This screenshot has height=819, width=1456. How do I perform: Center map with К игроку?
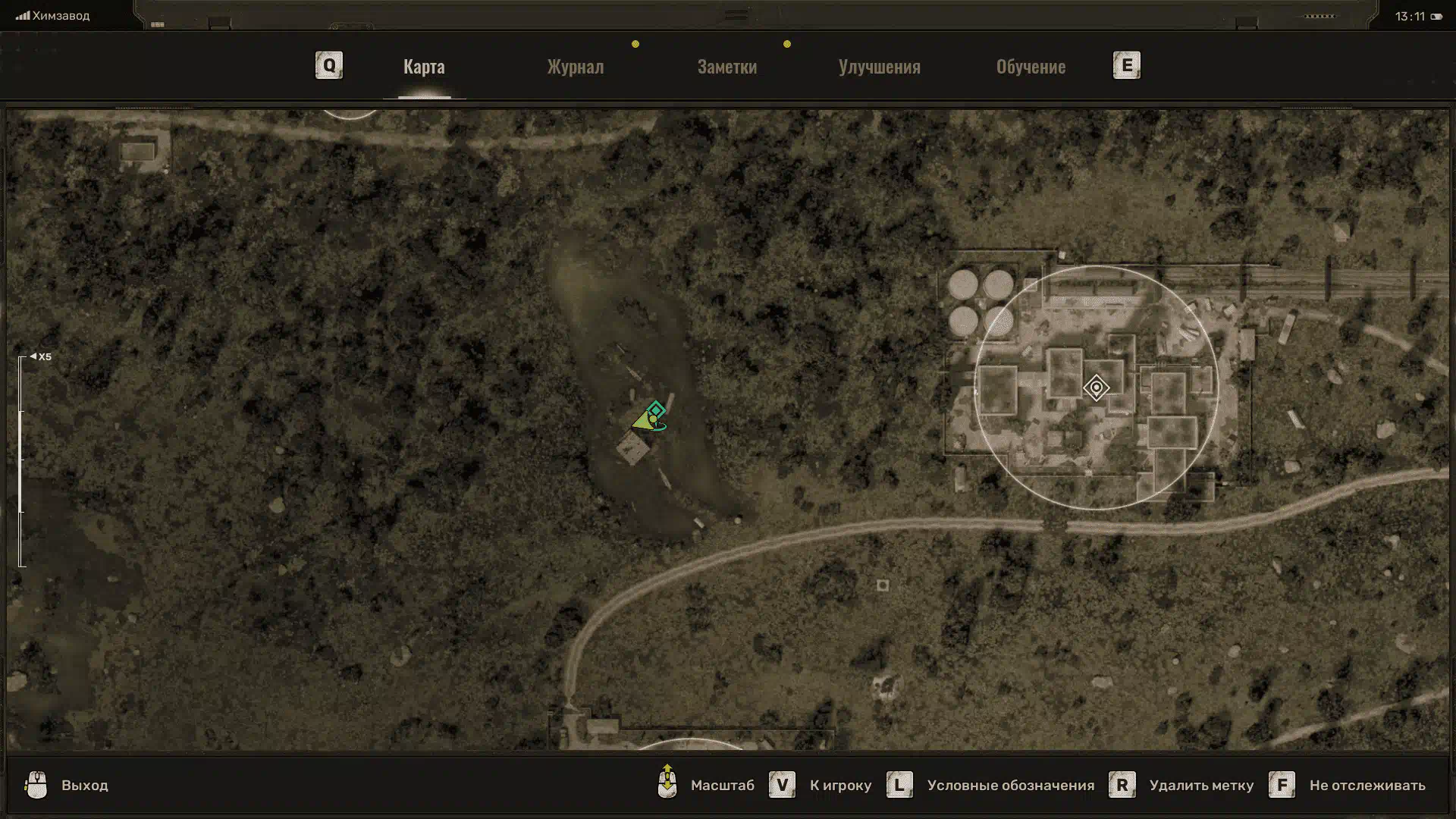[x=840, y=786]
